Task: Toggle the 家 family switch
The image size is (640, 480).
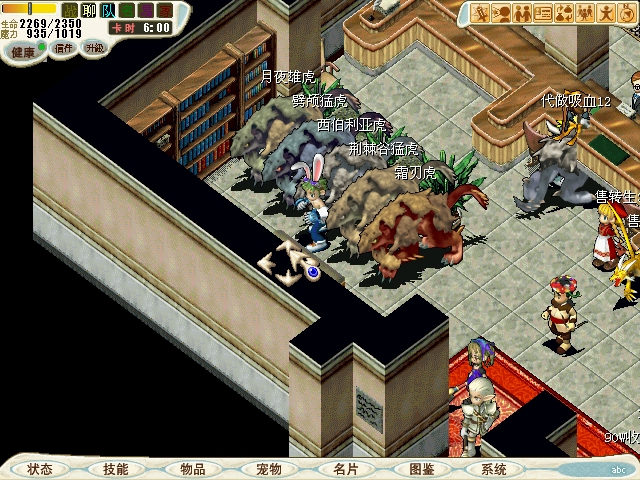Action: (165, 10)
